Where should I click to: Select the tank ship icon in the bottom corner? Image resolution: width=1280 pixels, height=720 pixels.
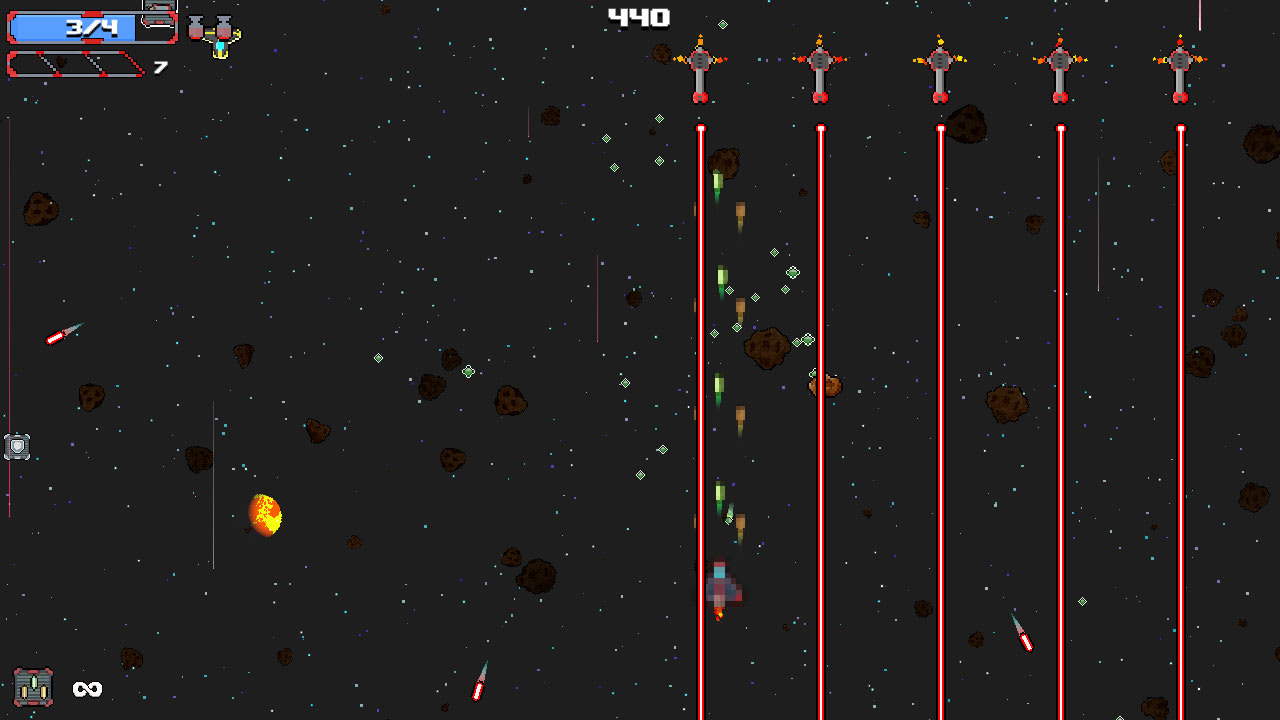coord(34,686)
